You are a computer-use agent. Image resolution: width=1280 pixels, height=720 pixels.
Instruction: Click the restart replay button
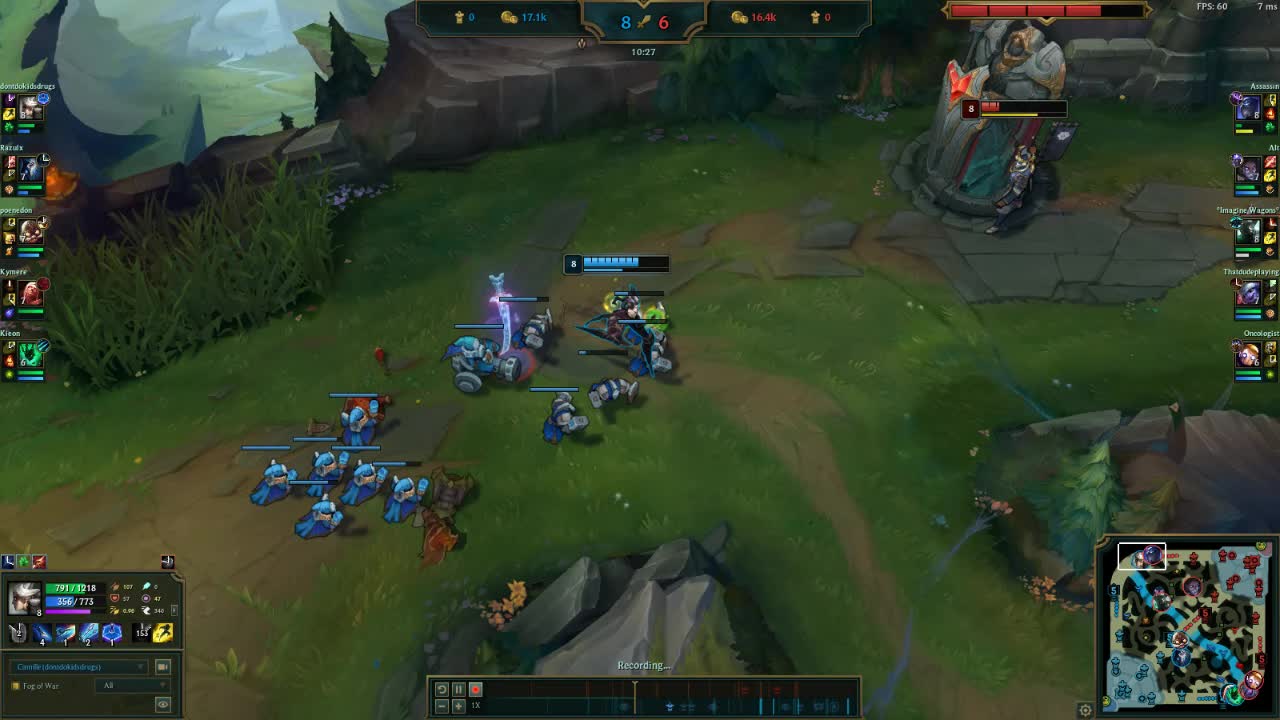click(440, 689)
